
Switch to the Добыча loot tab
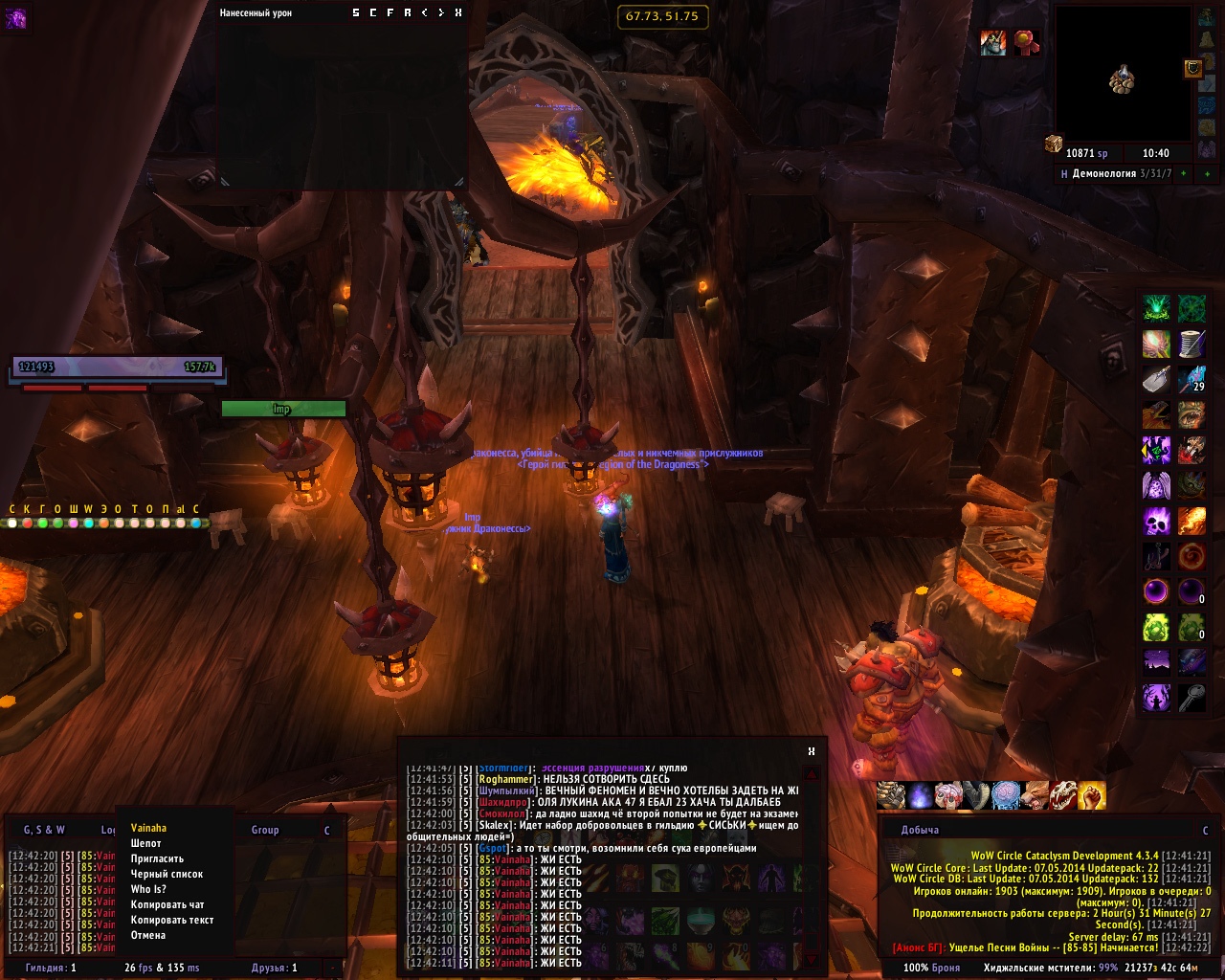coord(920,830)
